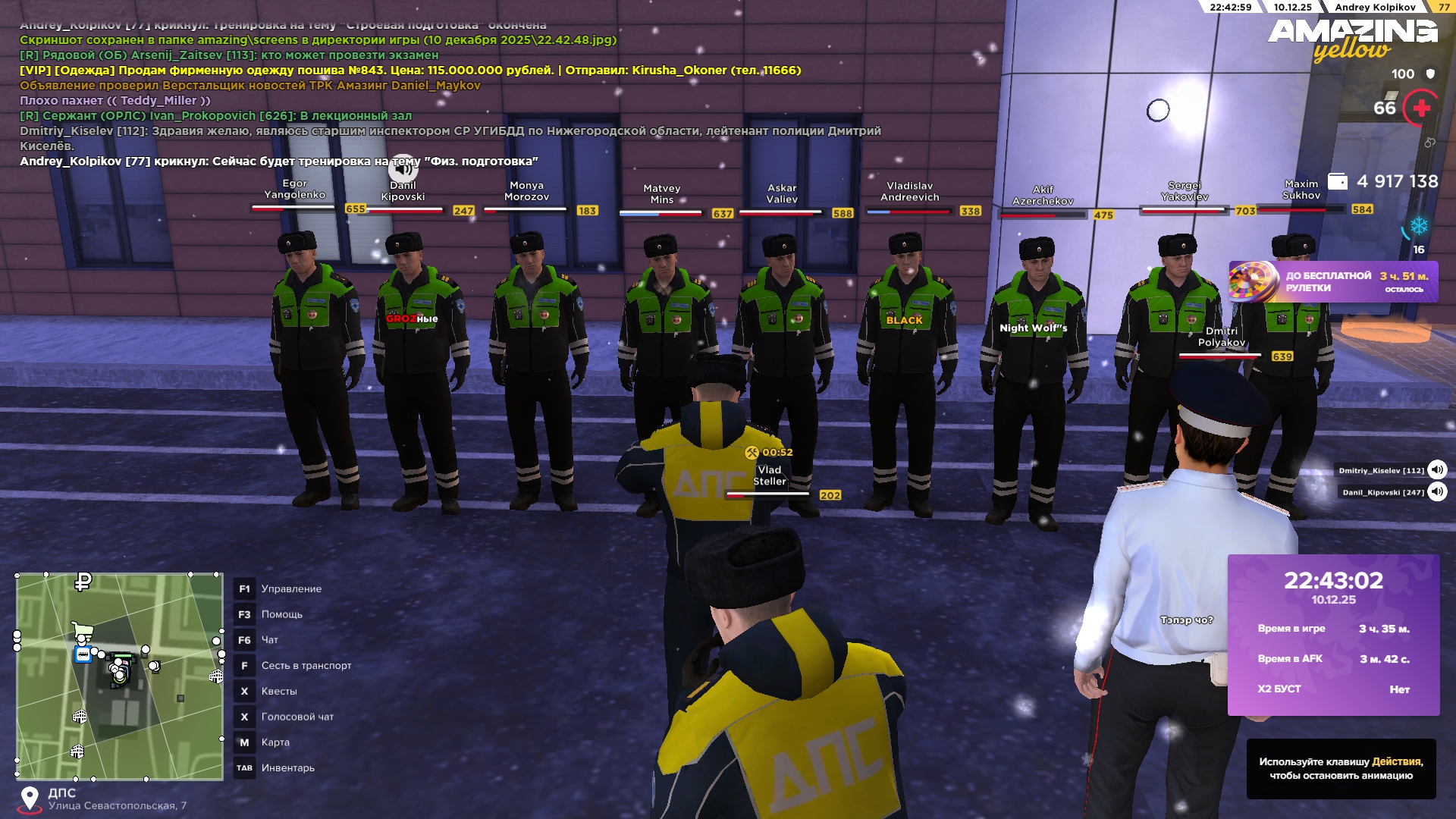Viewport: 1456px width, 819px height.
Task: Click the wallet money icon
Action: point(1338,182)
